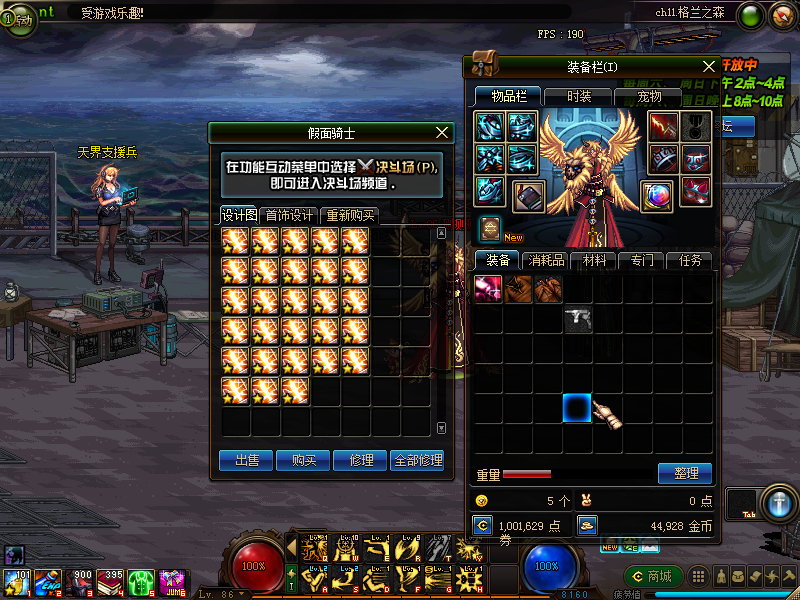Click the 购买 buy button
Viewport: 800px width, 600px height.
coord(304,460)
